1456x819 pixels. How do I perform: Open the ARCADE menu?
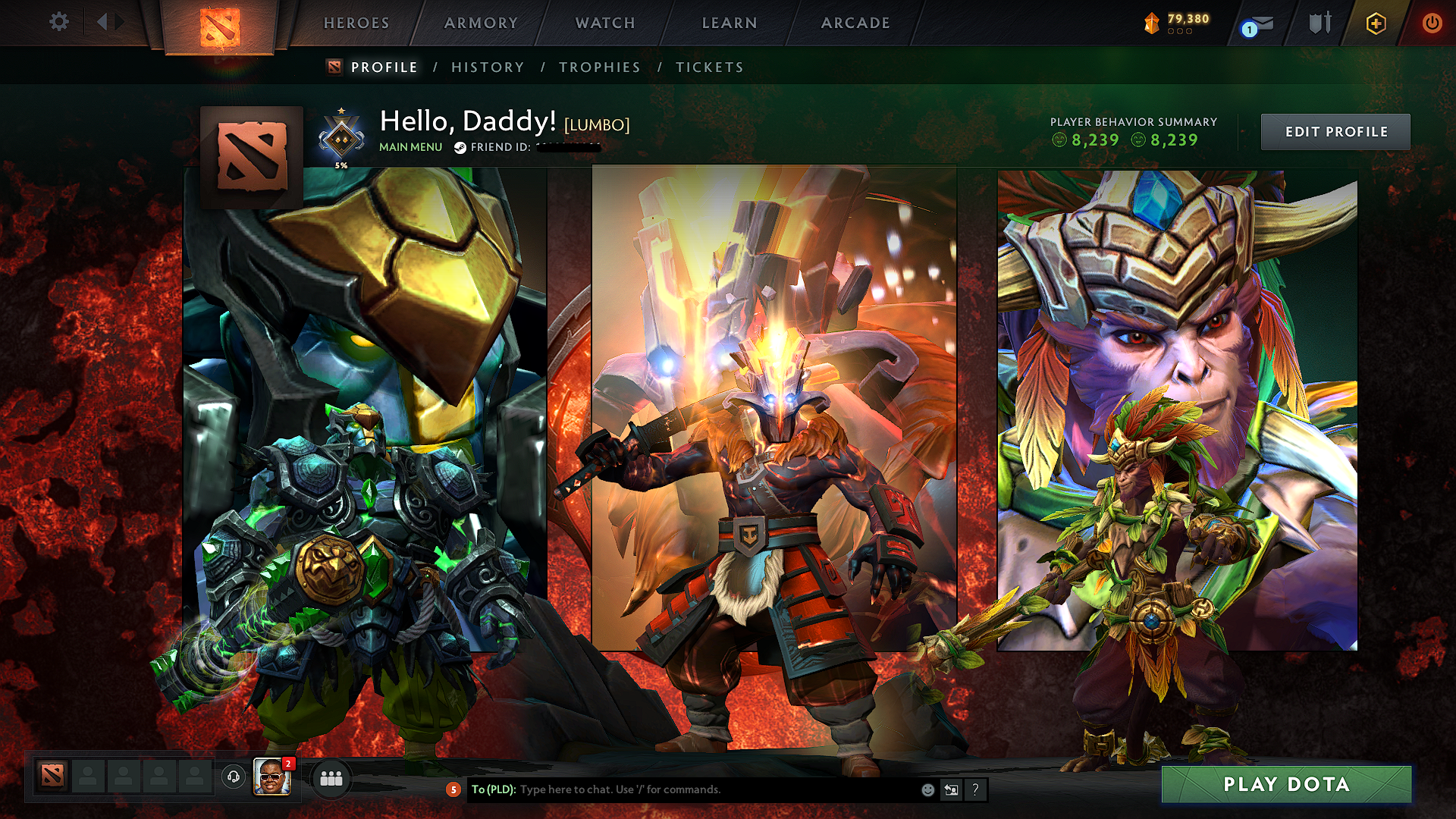[855, 23]
